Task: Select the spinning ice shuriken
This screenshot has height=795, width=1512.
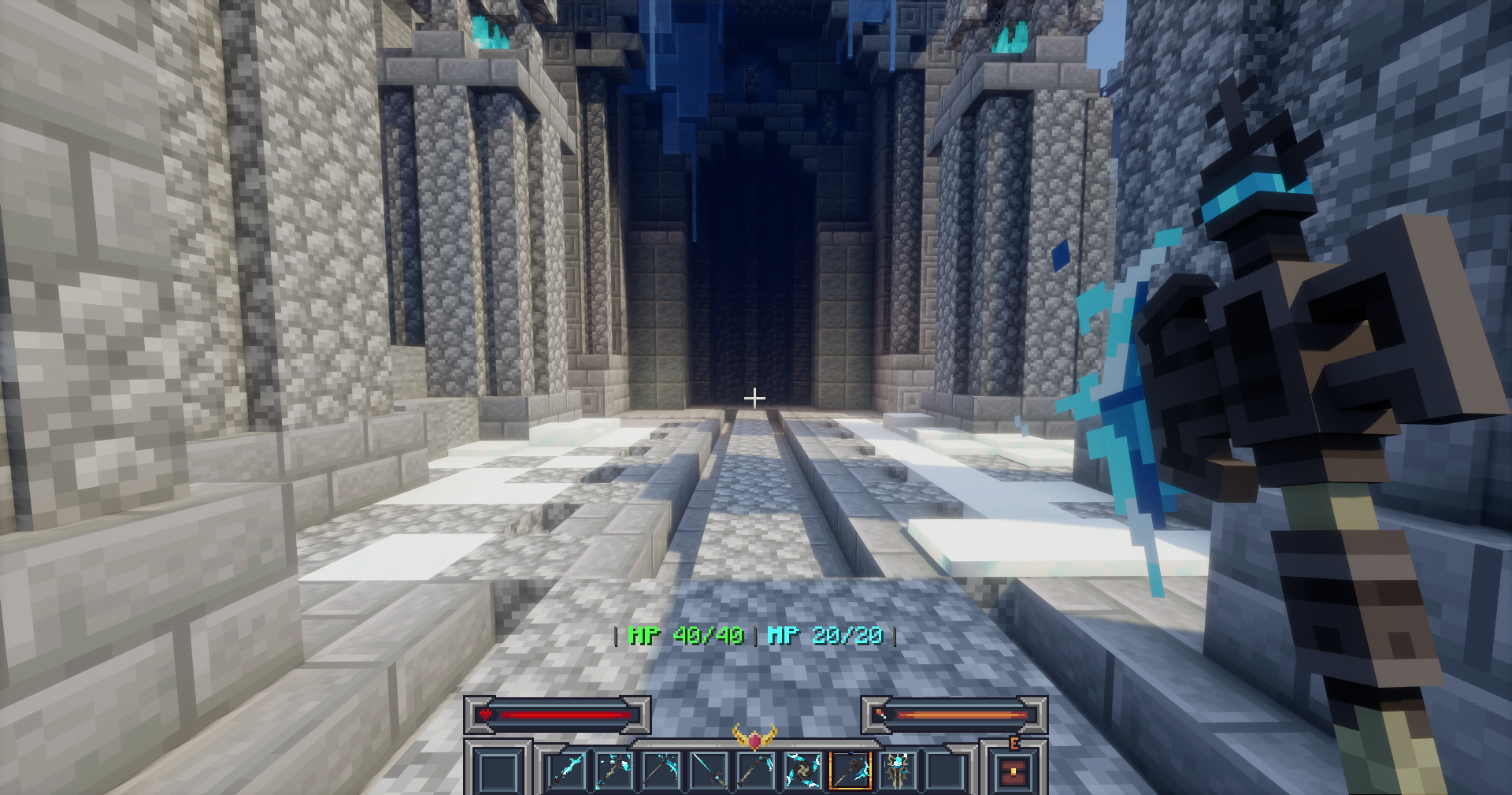Action: pyautogui.click(x=802, y=772)
